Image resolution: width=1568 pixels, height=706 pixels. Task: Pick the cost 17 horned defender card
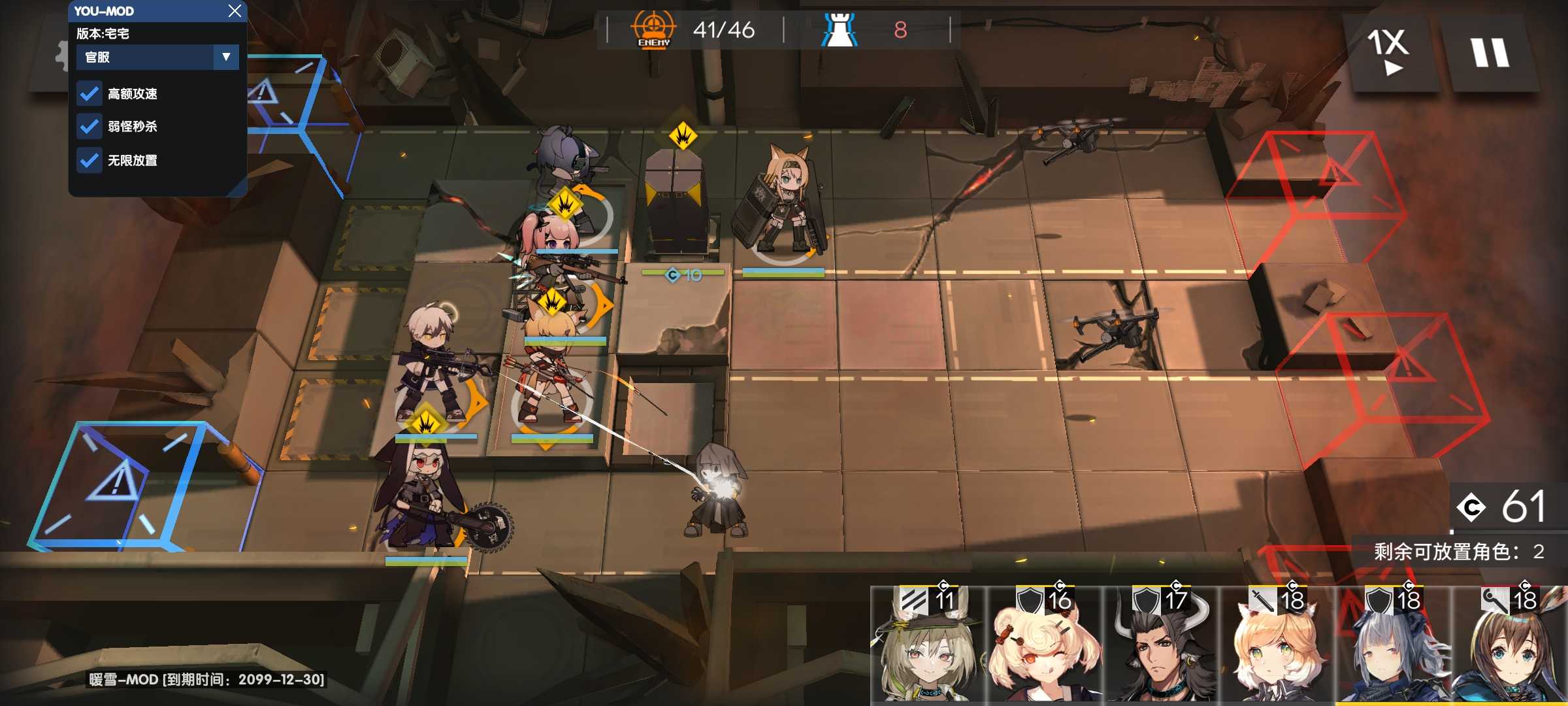(1160, 644)
